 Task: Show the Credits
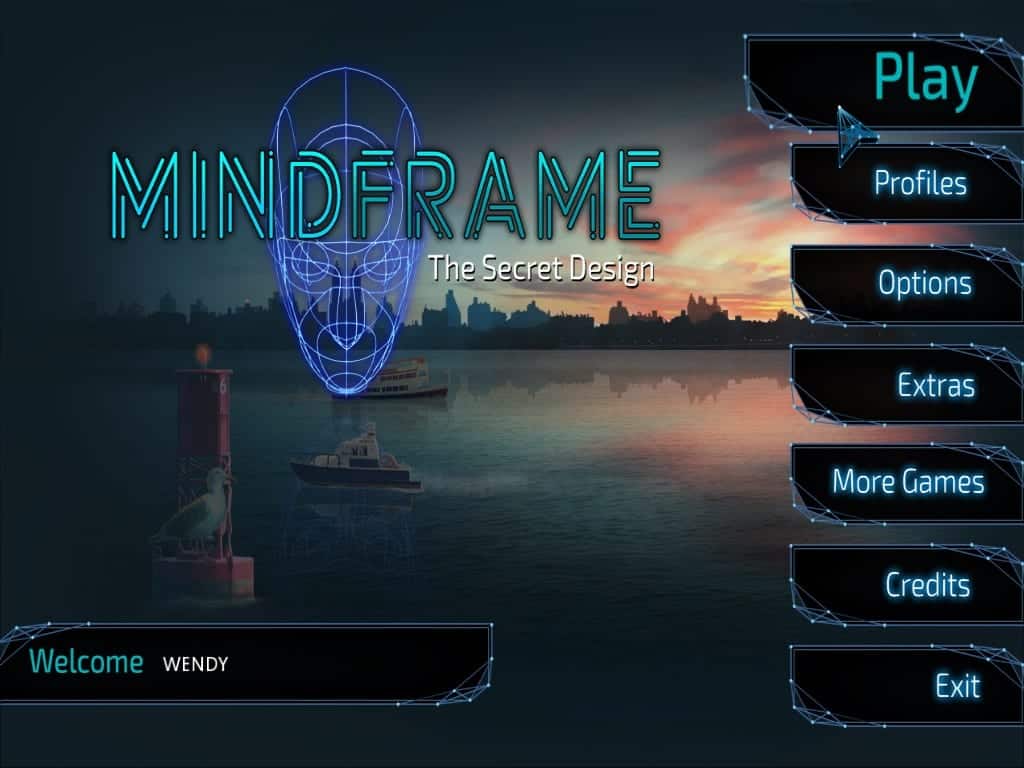[927, 584]
